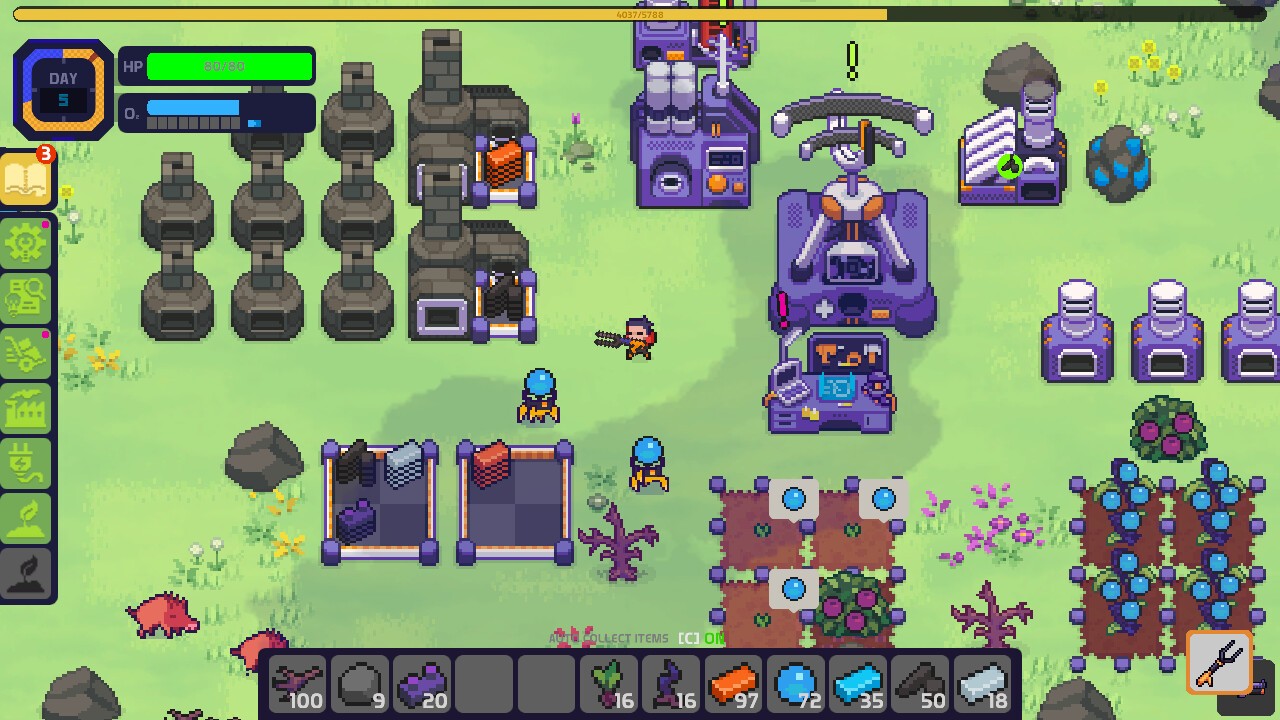
Task: Select the dark purple sapling slot
Action: [670, 686]
